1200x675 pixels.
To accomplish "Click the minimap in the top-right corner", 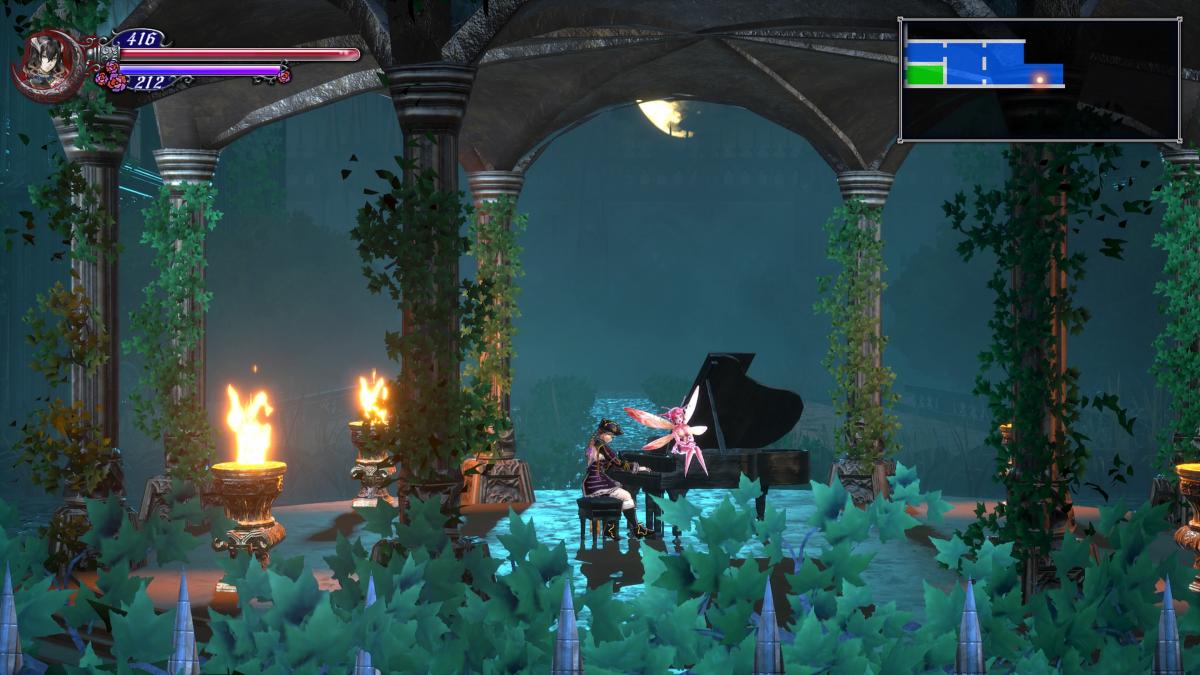I will [x=1040, y=80].
